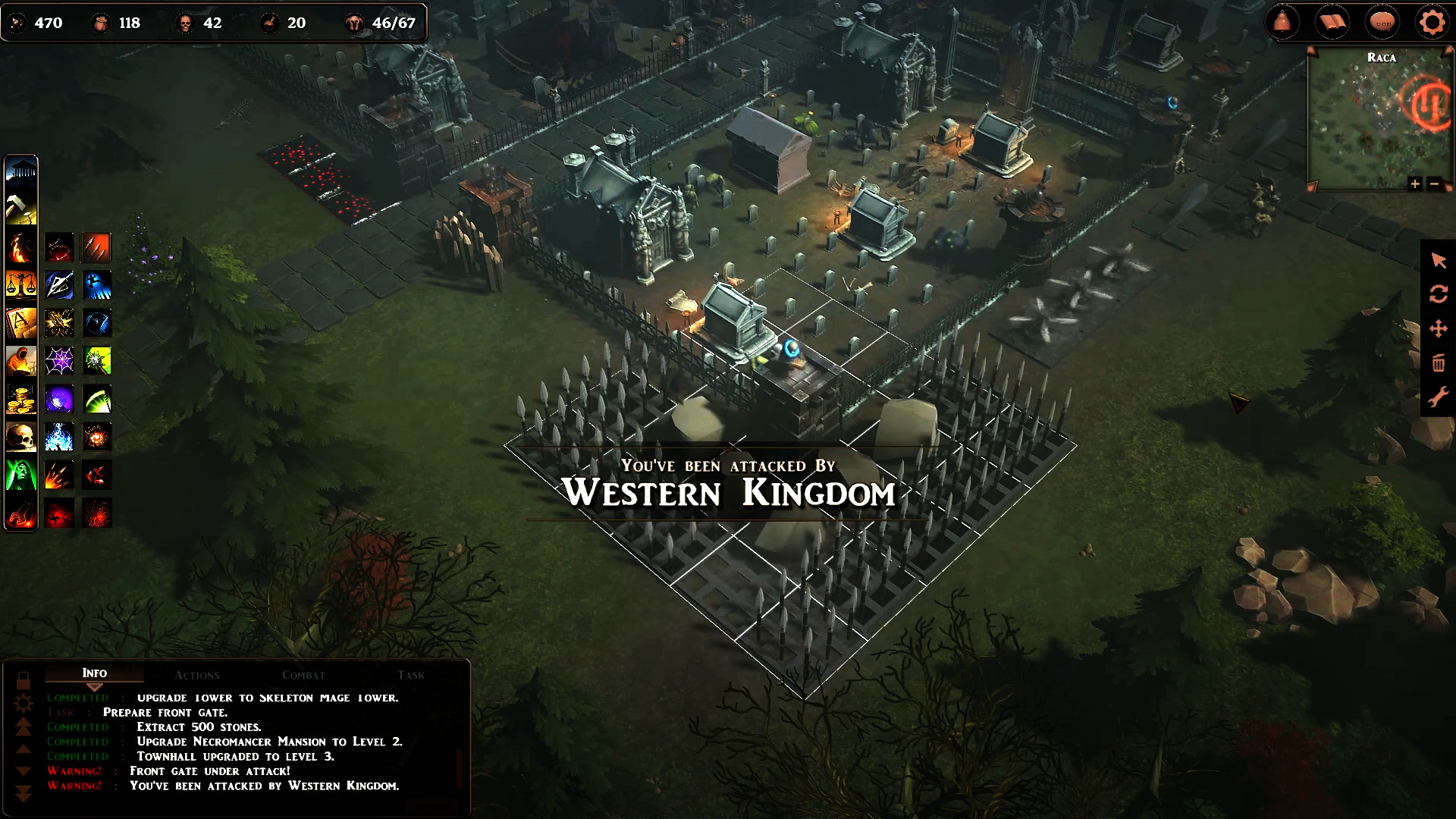Select the trash can demolish tool
Image resolution: width=1456 pixels, height=819 pixels.
coord(1439,362)
